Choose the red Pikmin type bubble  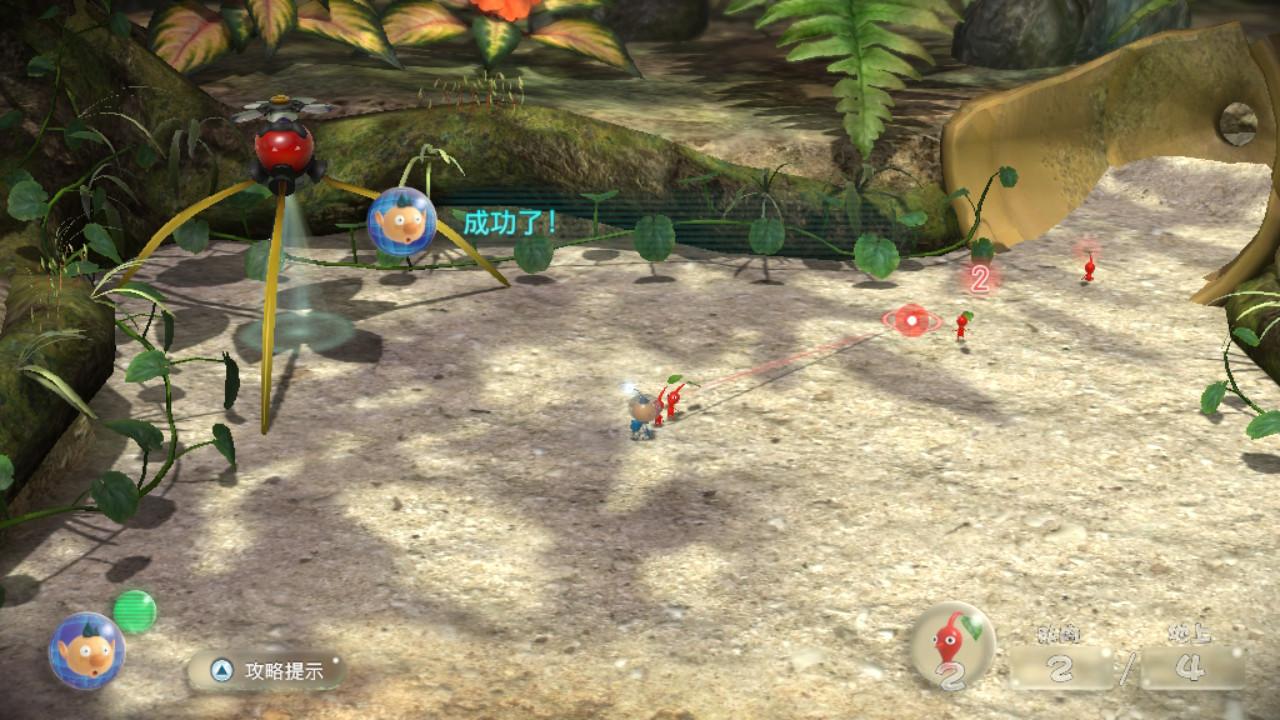(952, 645)
